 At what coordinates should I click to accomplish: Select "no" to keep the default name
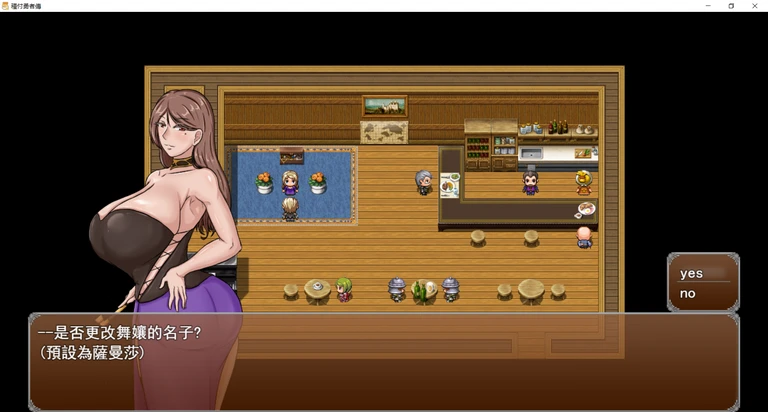(688, 294)
